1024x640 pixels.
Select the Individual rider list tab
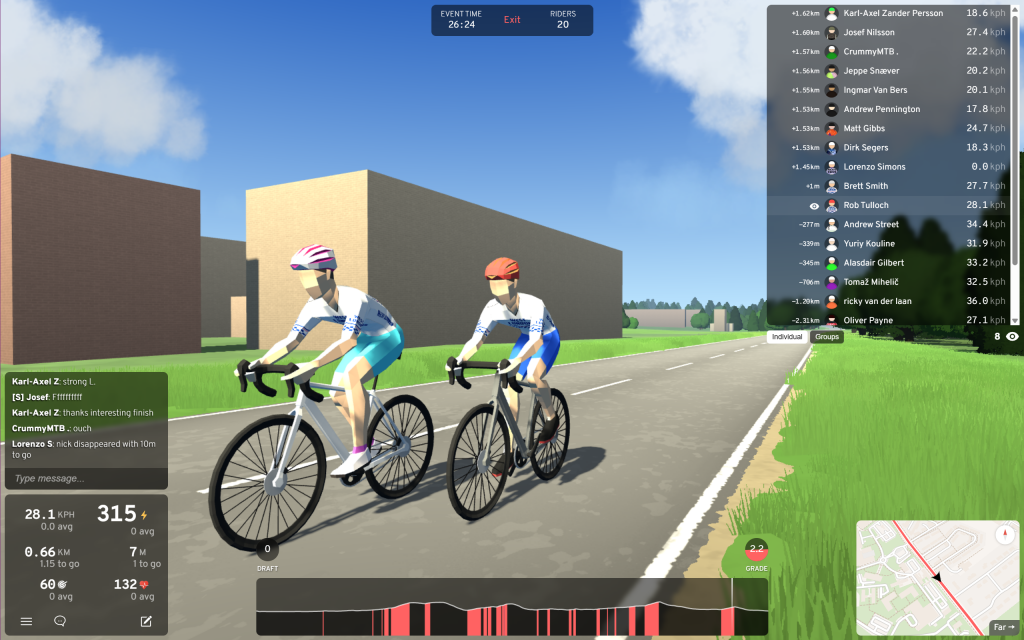click(x=787, y=337)
